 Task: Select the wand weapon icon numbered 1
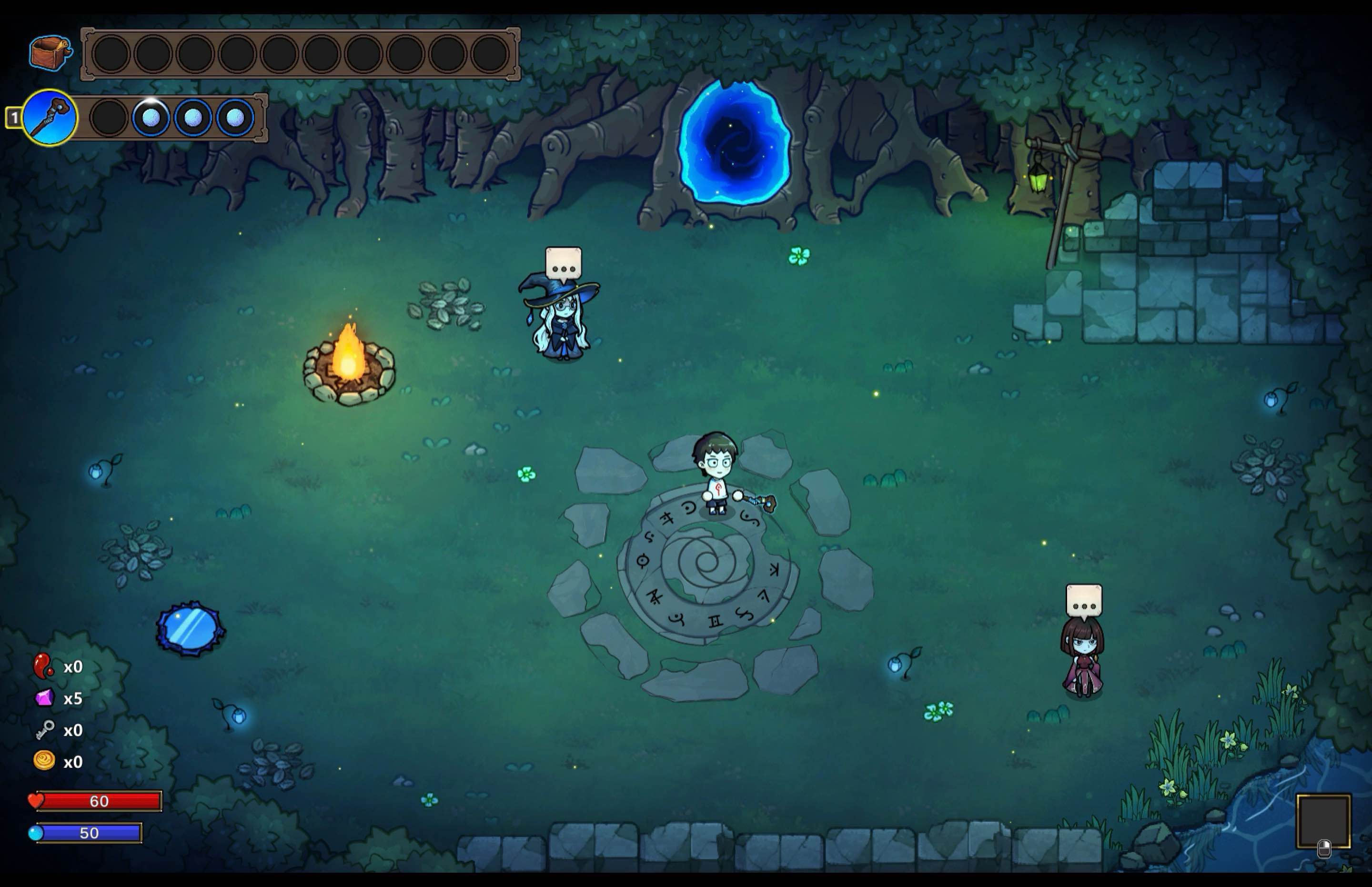click(50, 118)
